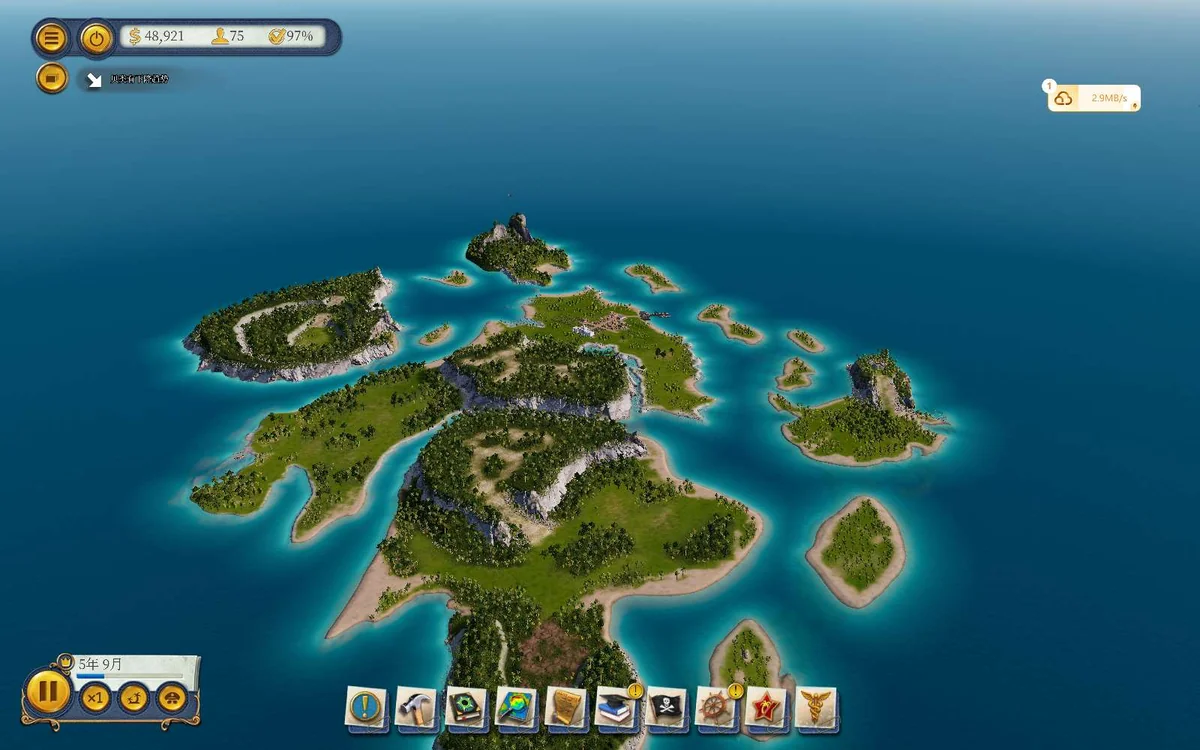Open the green almanac book

point(465,707)
